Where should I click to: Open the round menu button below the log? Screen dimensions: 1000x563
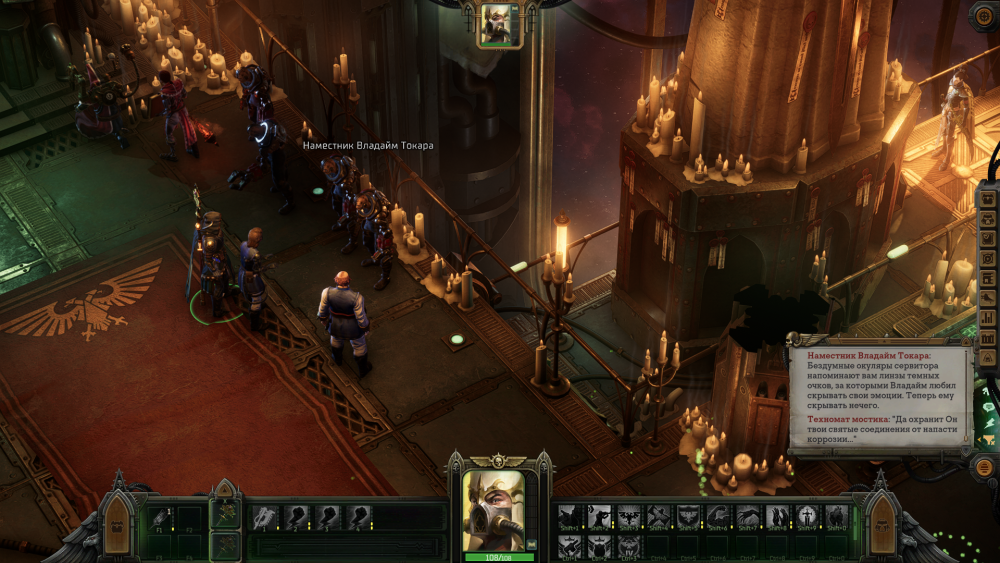tap(985, 466)
